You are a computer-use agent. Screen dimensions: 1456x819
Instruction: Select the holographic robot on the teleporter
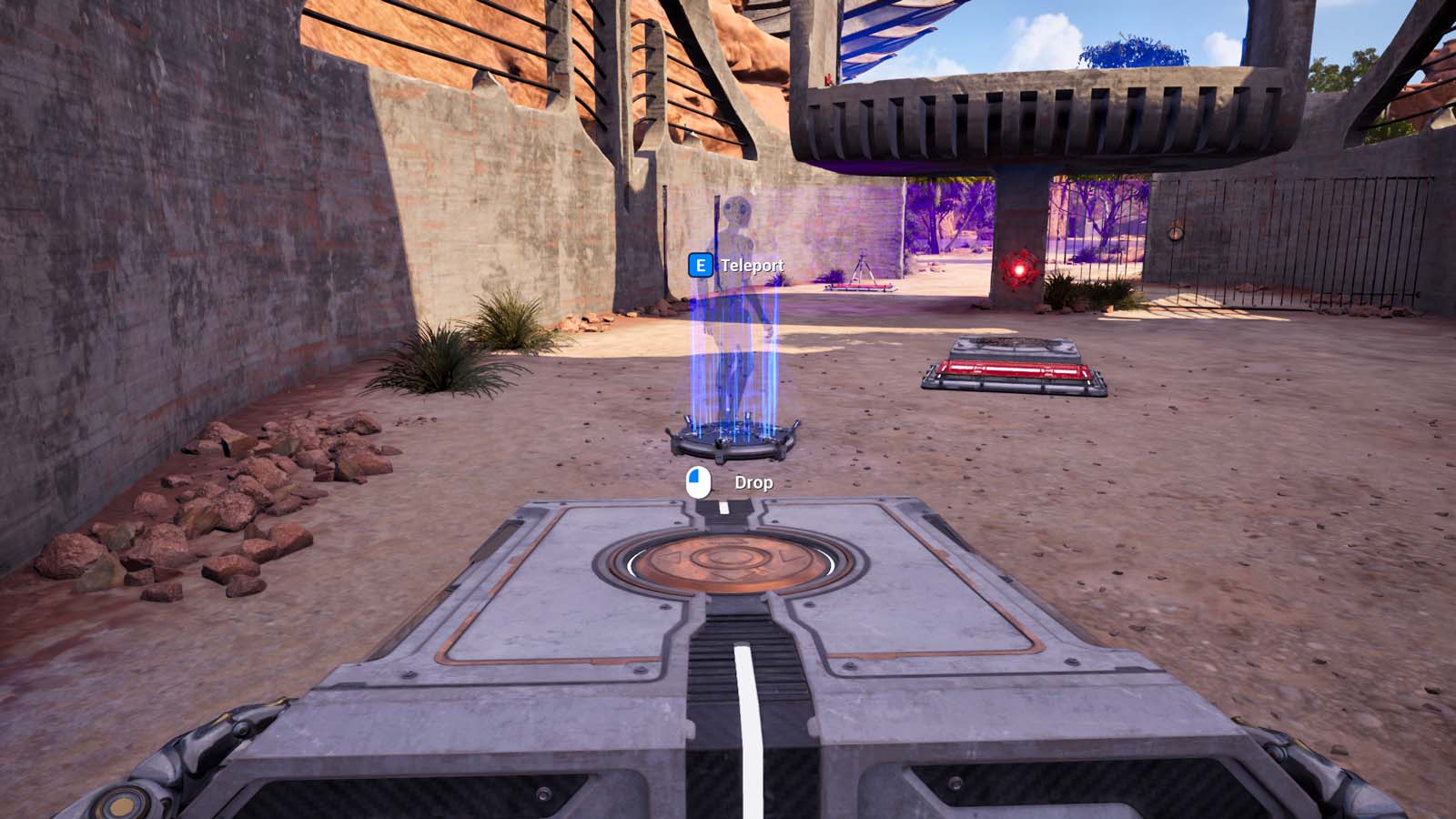(x=739, y=291)
